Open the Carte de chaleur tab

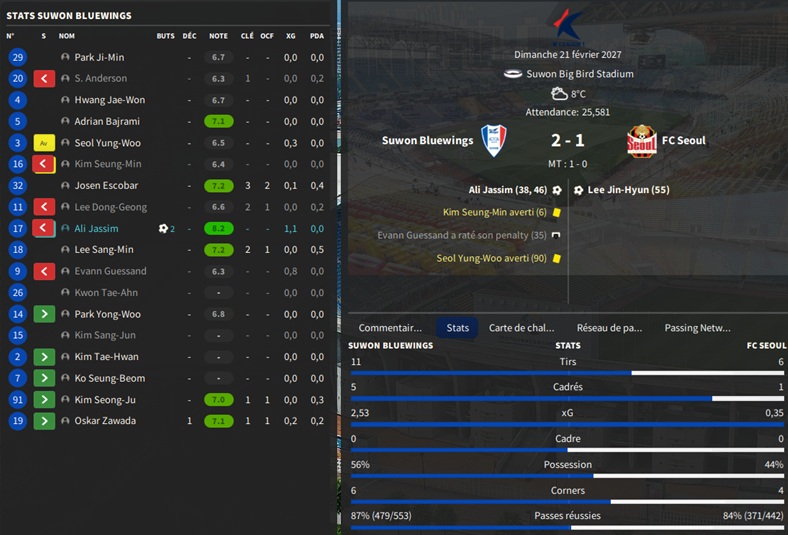pyautogui.click(x=521, y=327)
